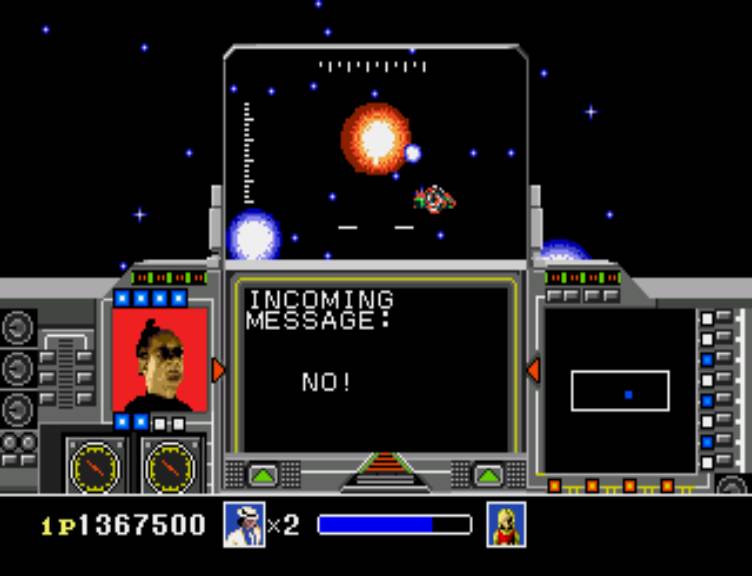This screenshot has width=752, height=576.
Task: Click the villain portrait on red background
Action: coord(160,360)
